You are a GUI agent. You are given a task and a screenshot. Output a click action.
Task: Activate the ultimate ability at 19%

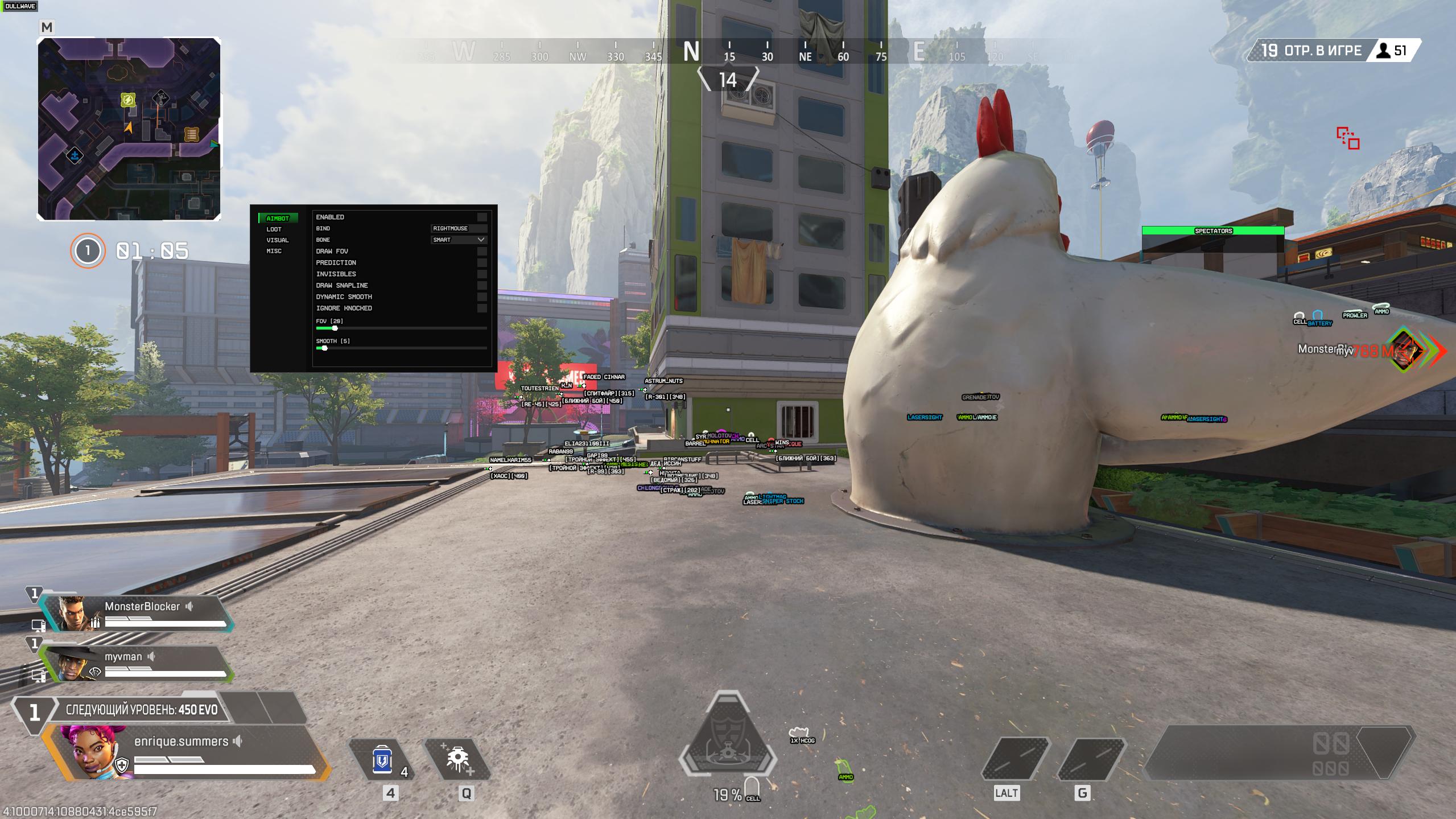tap(728, 746)
